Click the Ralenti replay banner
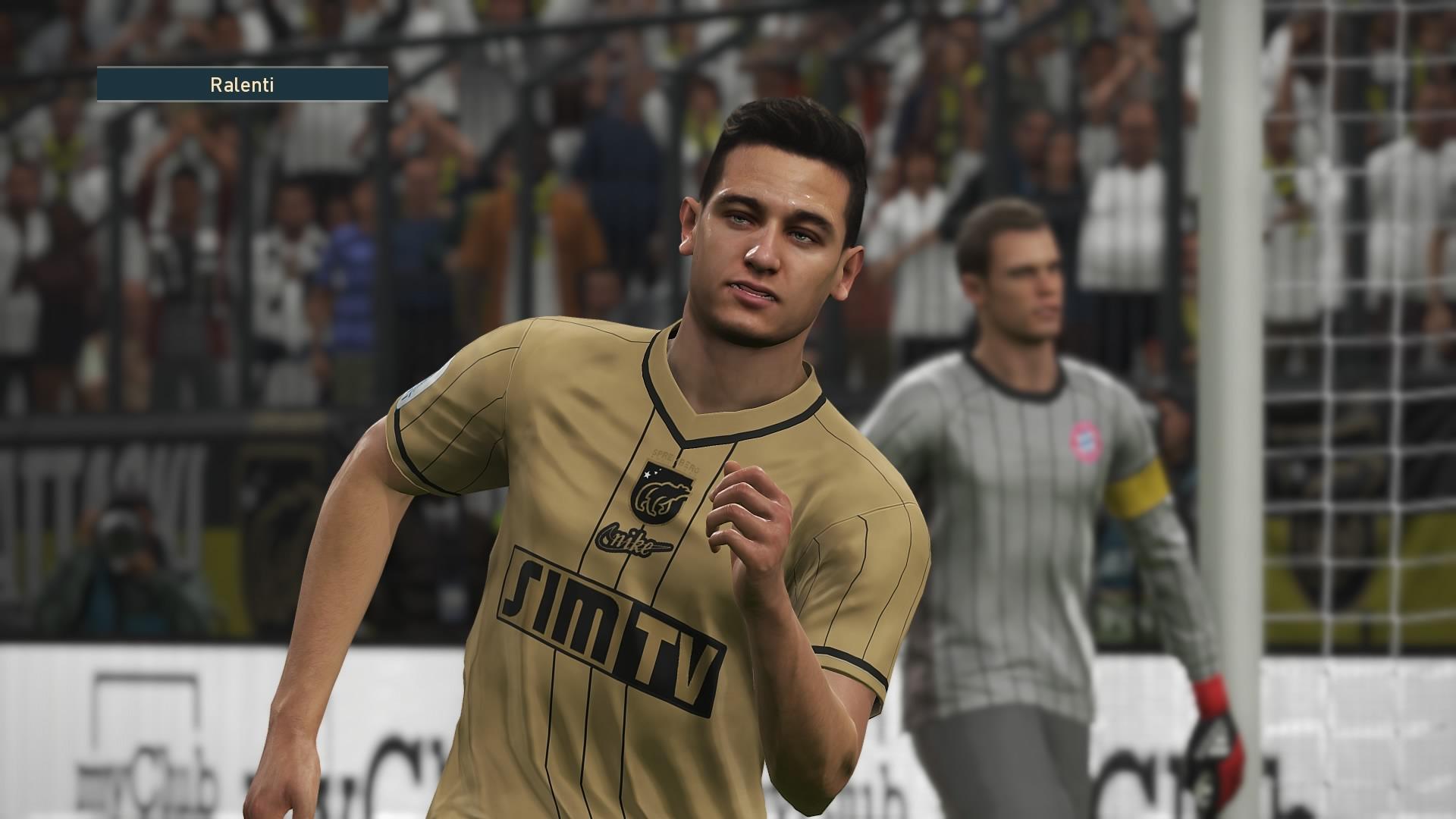 coord(242,85)
